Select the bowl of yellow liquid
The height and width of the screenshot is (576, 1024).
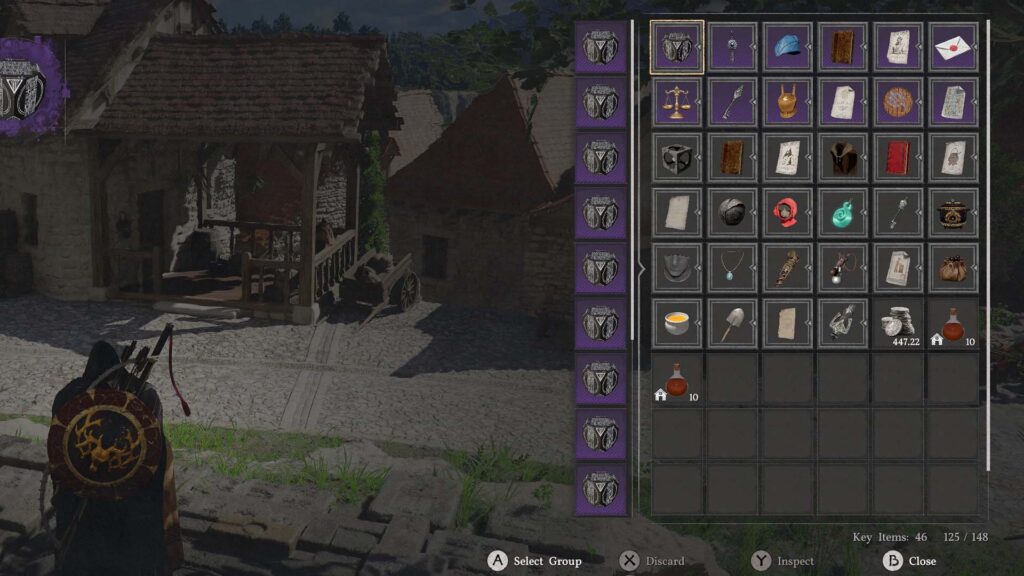[x=677, y=322]
